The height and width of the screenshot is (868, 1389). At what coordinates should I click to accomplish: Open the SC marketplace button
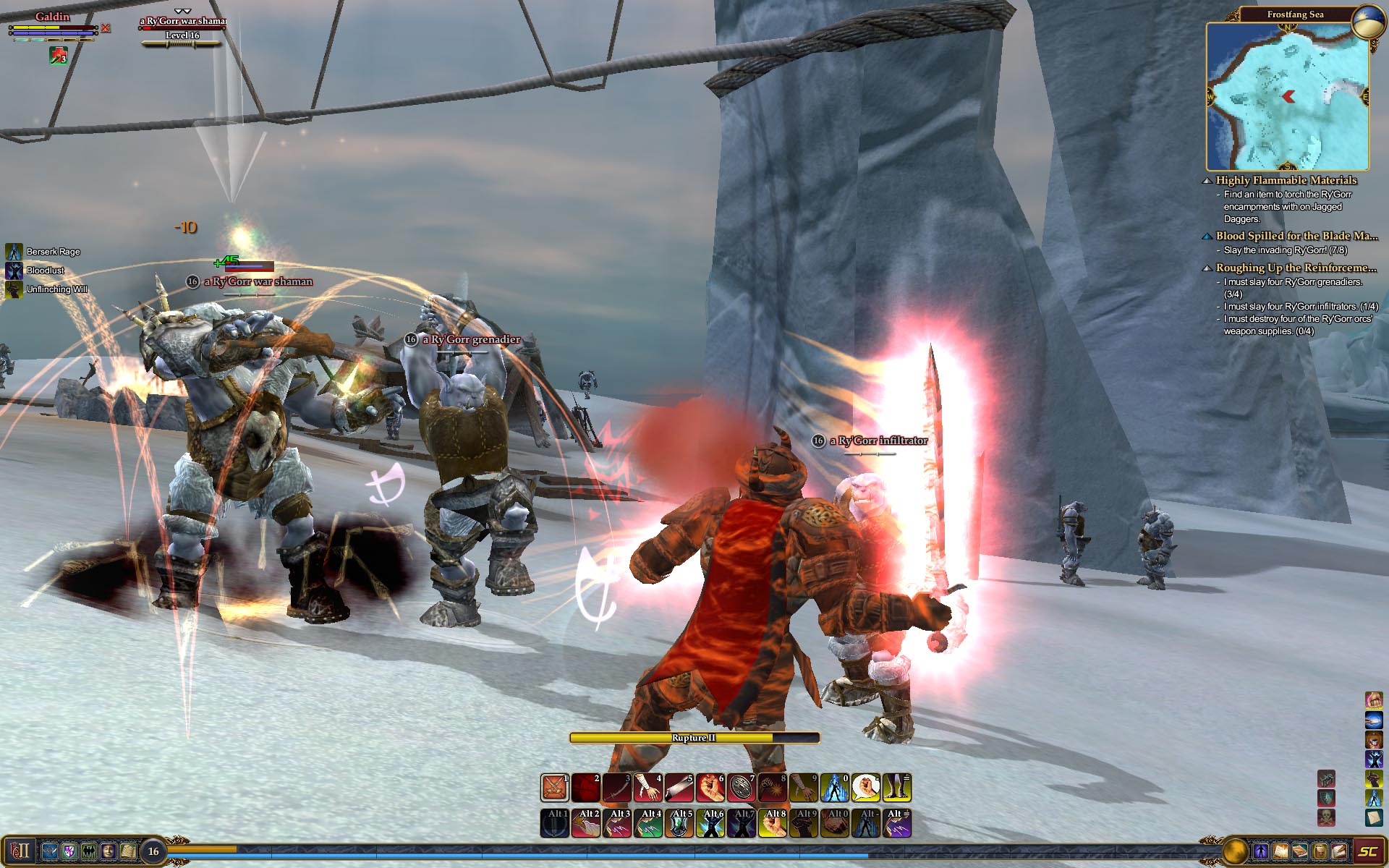1367,851
